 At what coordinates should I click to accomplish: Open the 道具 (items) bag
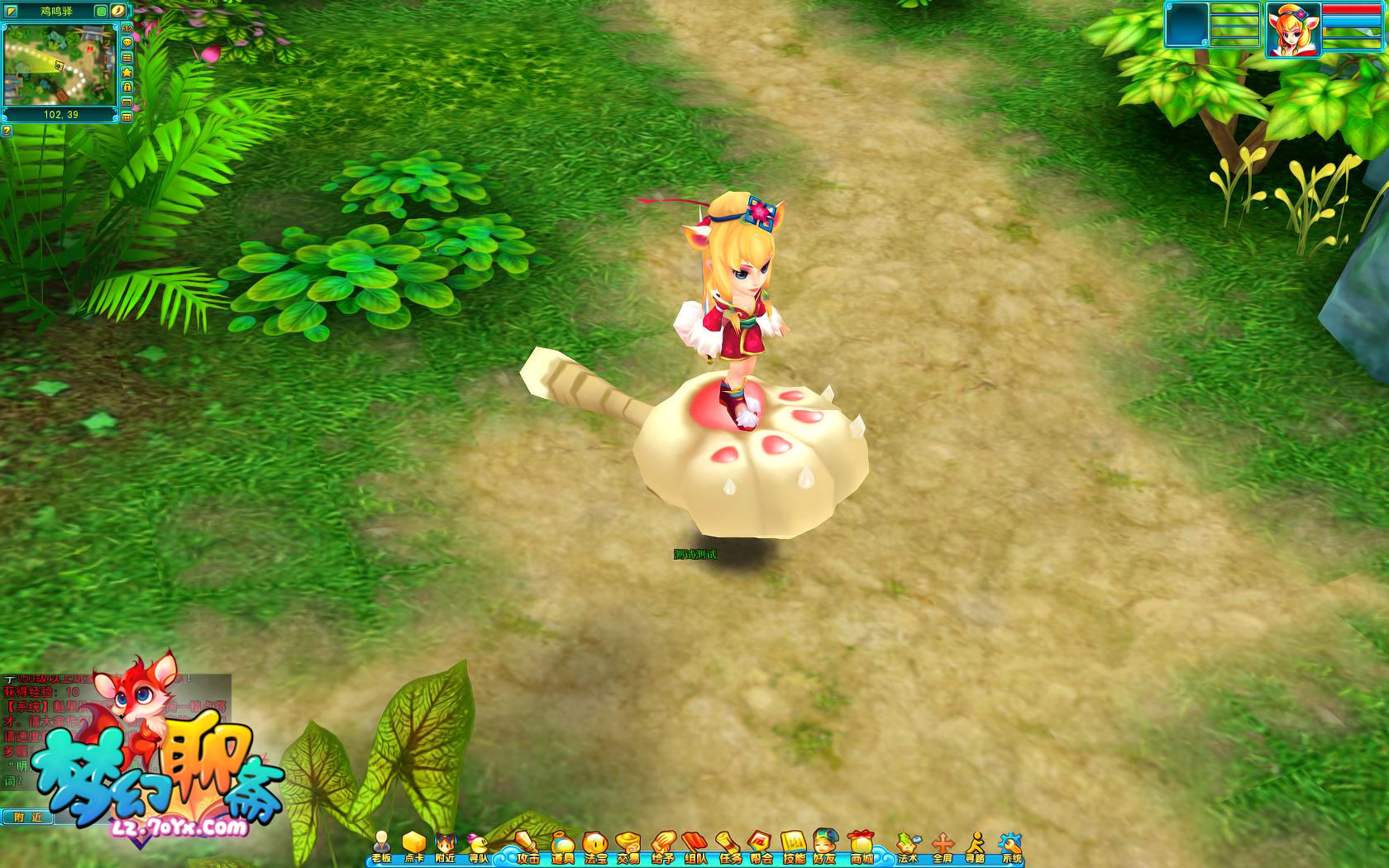tap(563, 847)
